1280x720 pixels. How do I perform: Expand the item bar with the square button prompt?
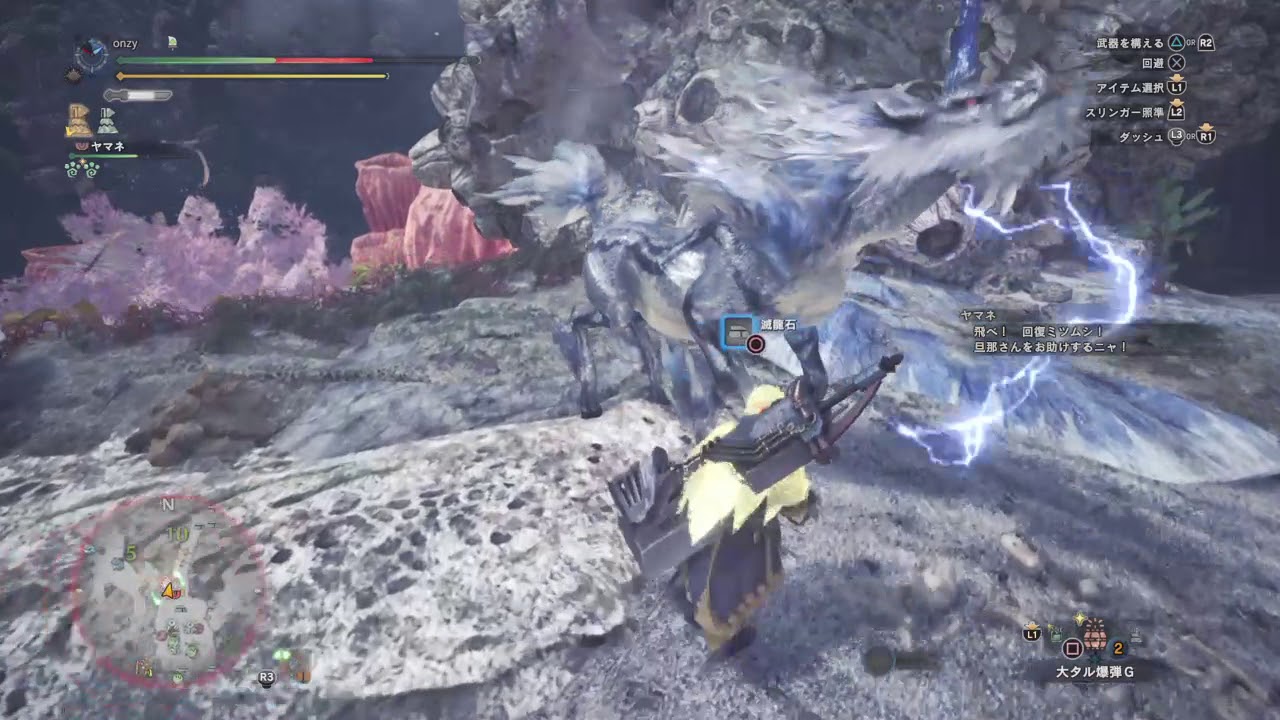coord(1072,648)
